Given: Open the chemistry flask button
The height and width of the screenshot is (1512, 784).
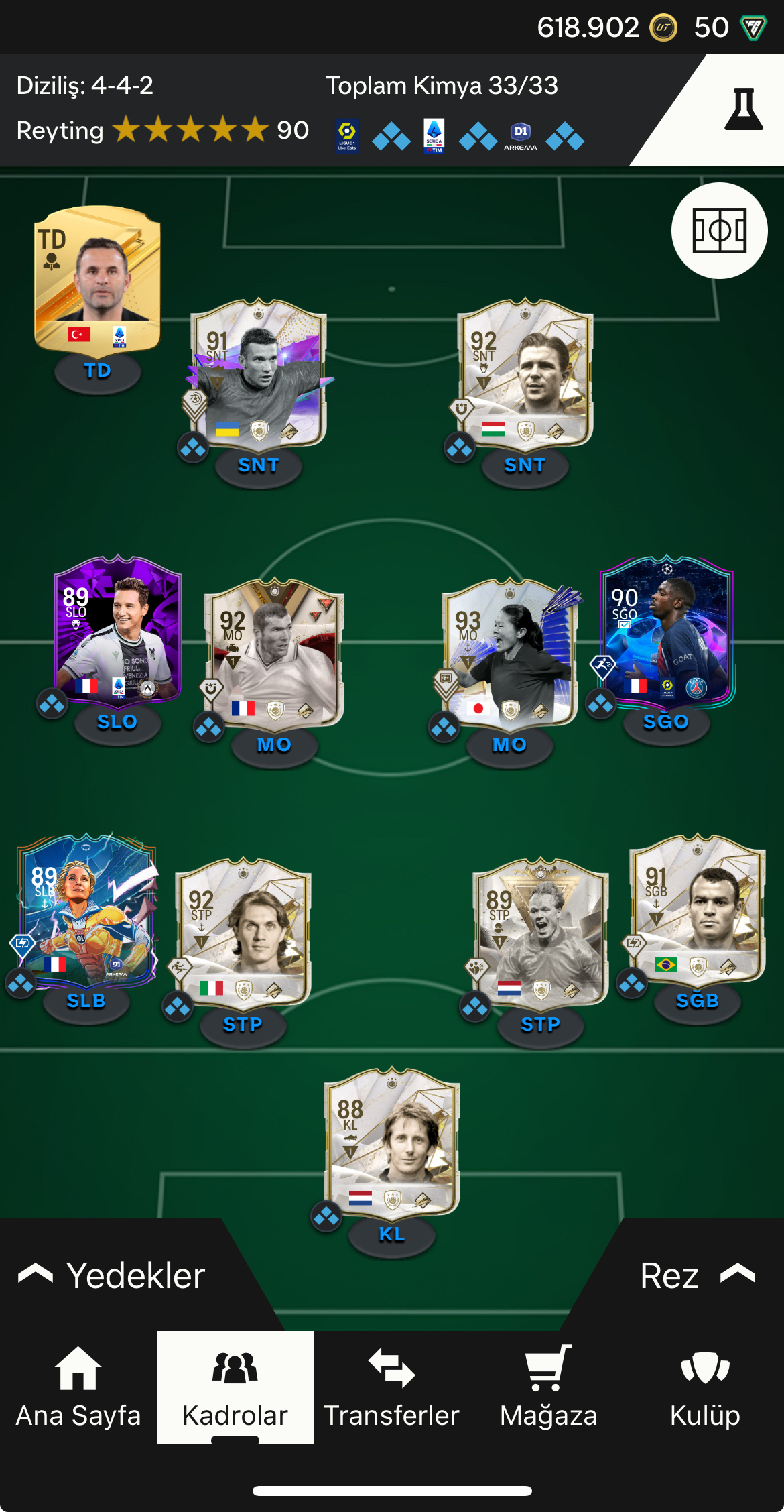Looking at the screenshot, I should pos(743,110).
